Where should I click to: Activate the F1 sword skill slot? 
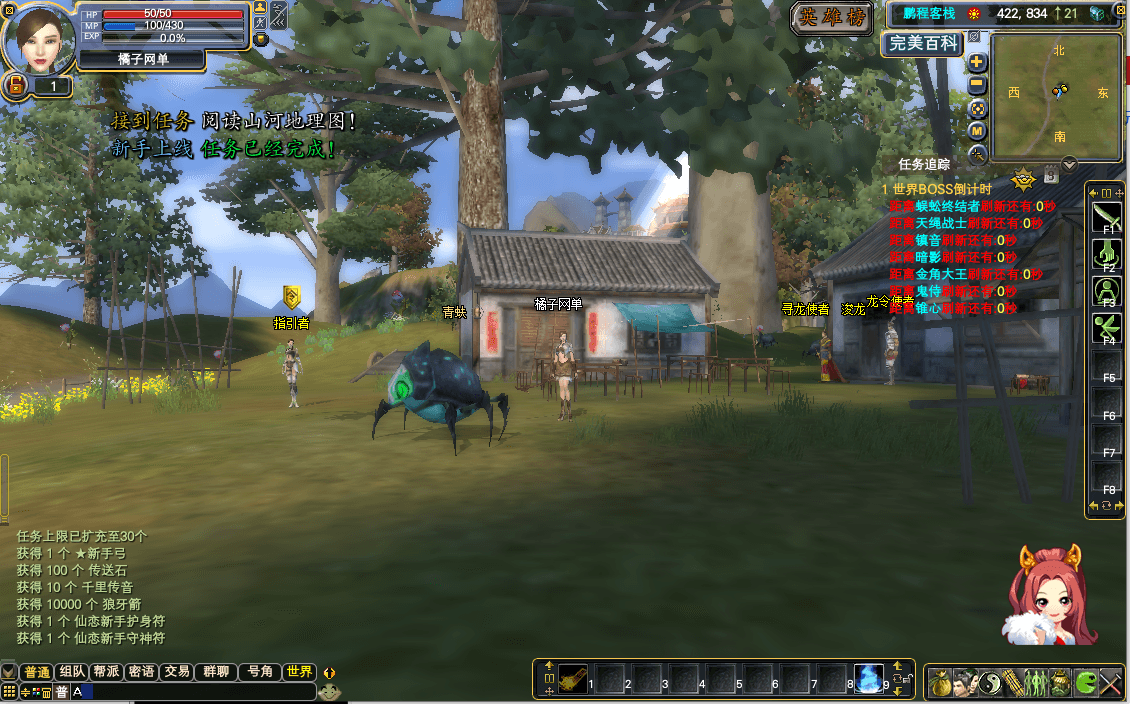[1107, 216]
